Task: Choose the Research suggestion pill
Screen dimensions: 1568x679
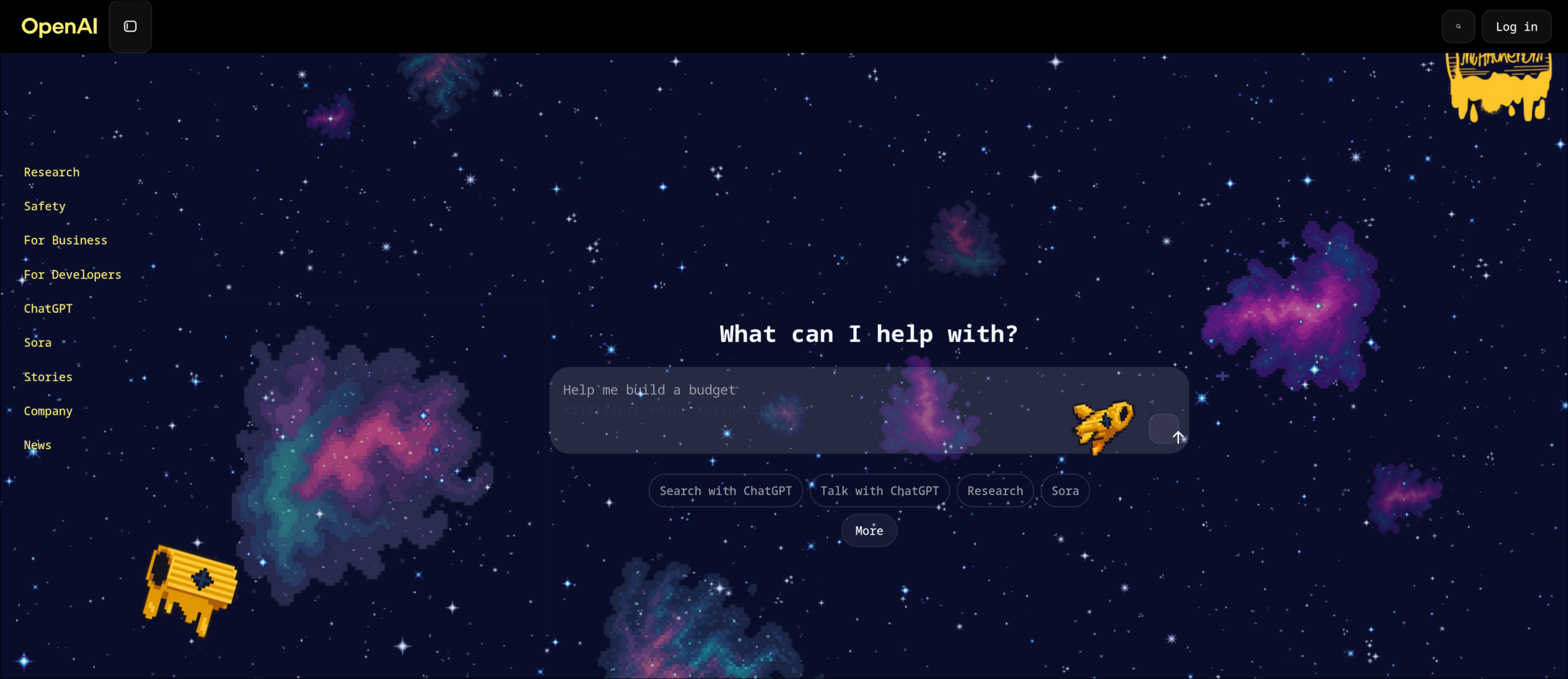Action: point(995,490)
